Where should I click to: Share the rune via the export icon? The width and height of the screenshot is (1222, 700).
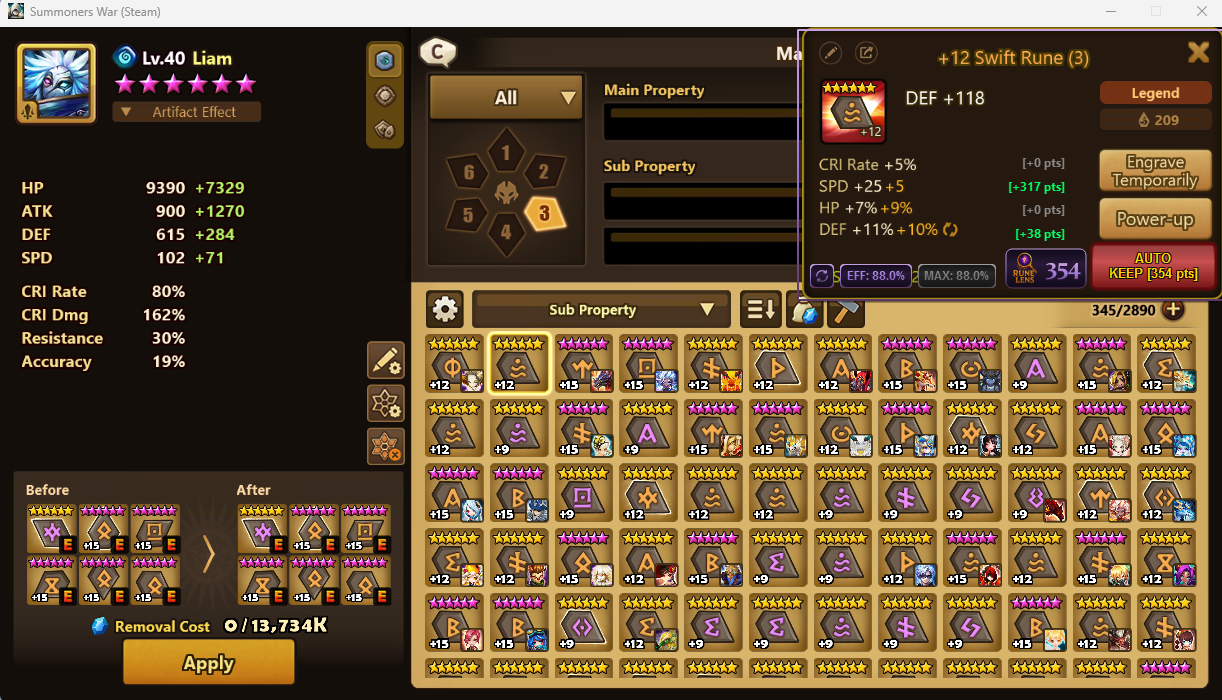(866, 53)
